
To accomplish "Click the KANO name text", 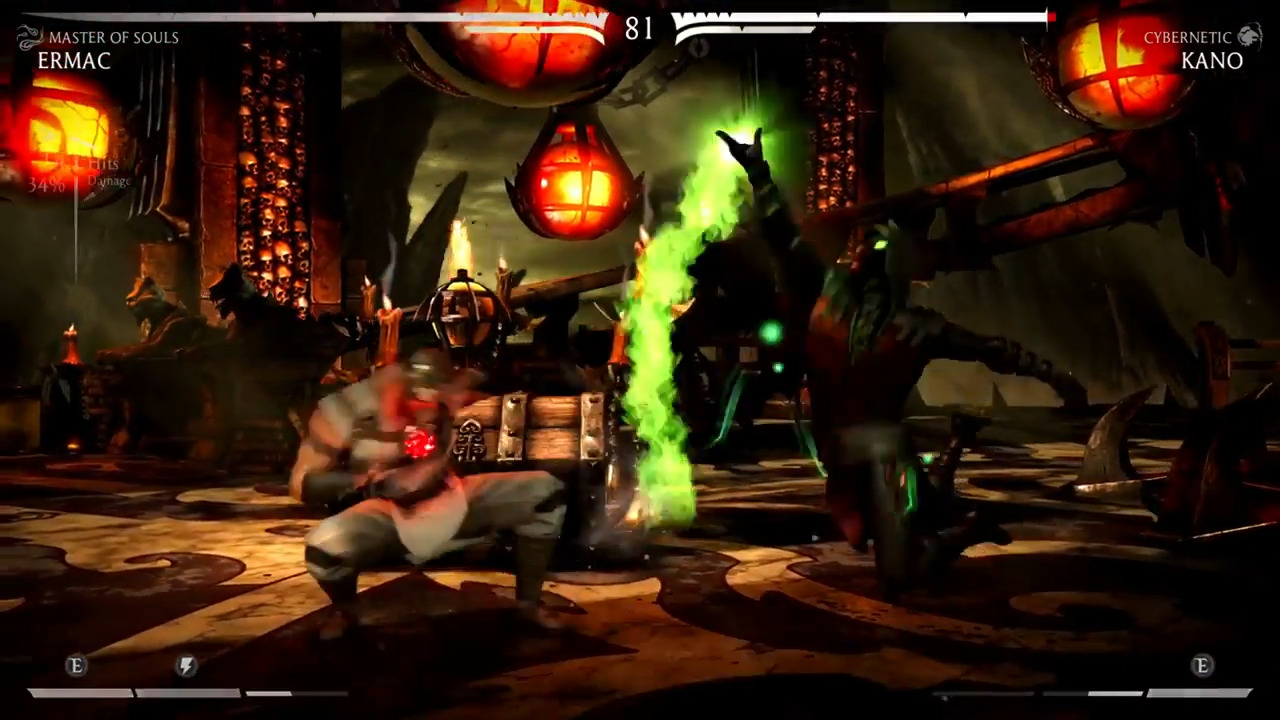I will click(x=1212, y=61).
